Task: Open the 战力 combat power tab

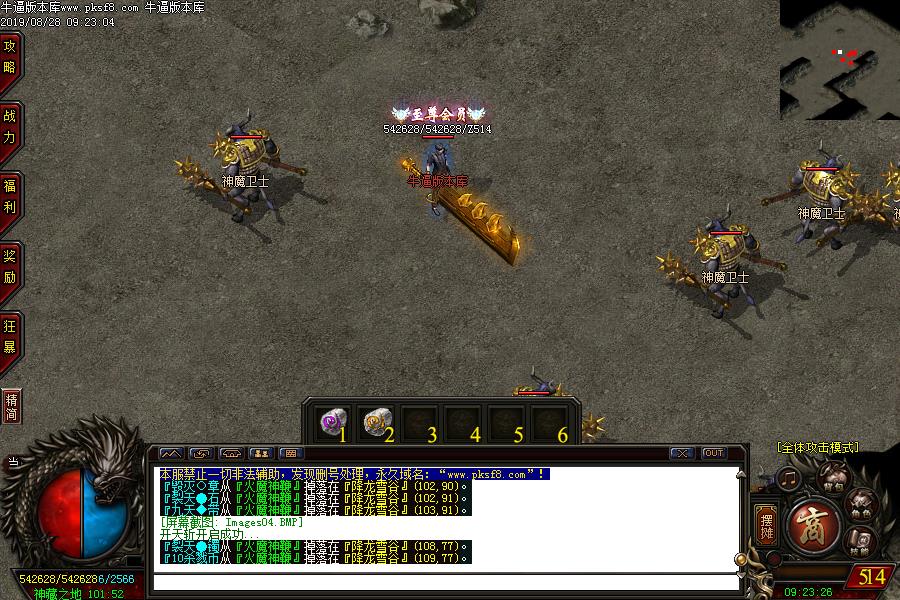Action: coord(10,126)
